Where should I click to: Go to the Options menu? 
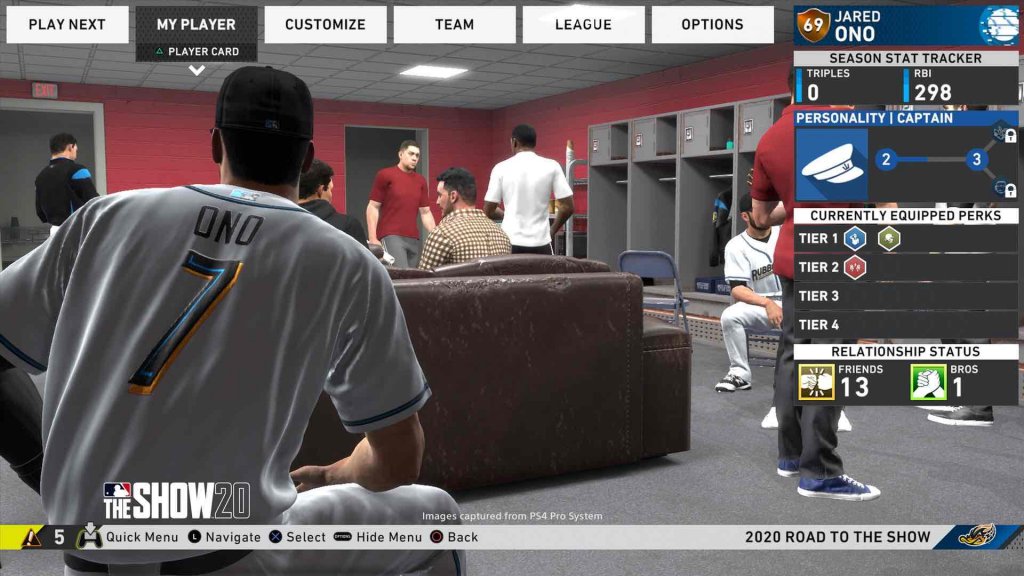(x=712, y=24)
